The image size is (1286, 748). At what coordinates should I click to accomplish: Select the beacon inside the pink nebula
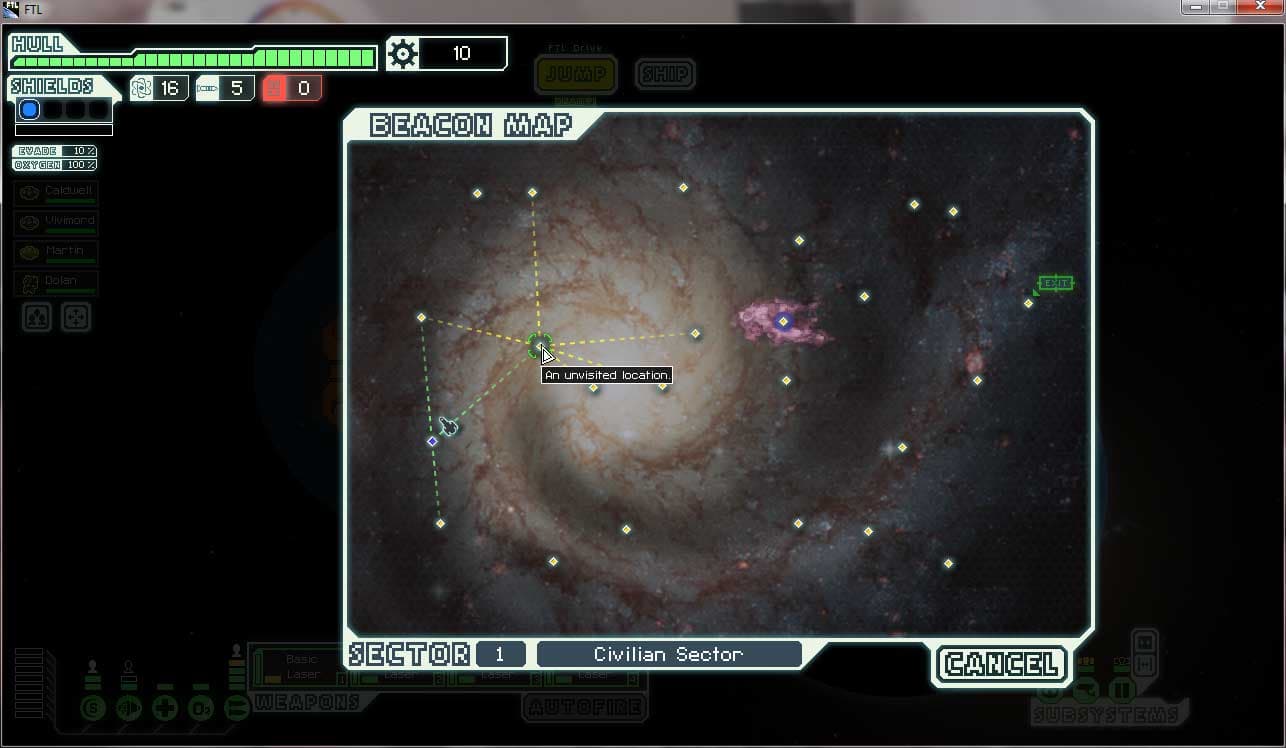pos(783,321)
